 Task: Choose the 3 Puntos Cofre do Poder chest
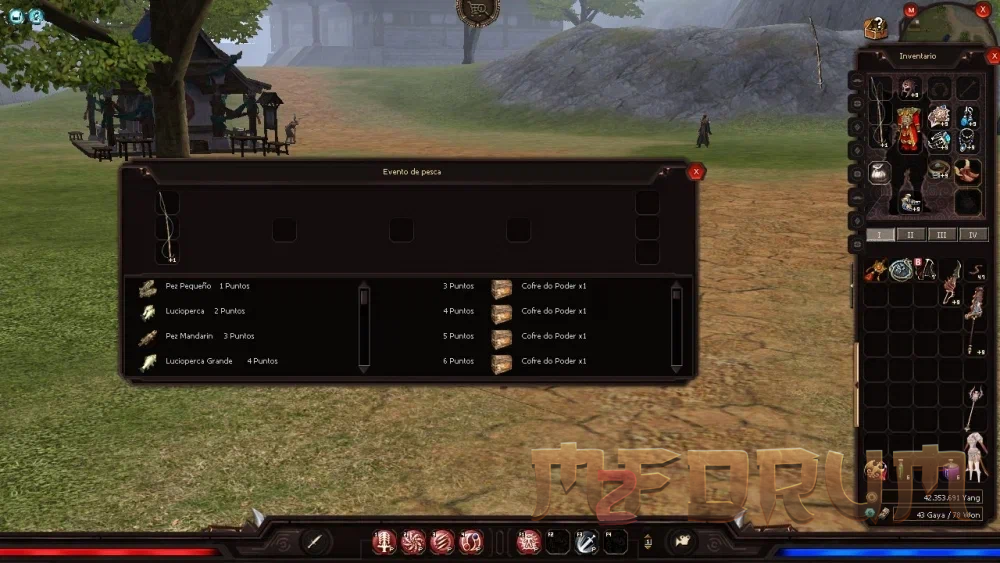point(501,287)
